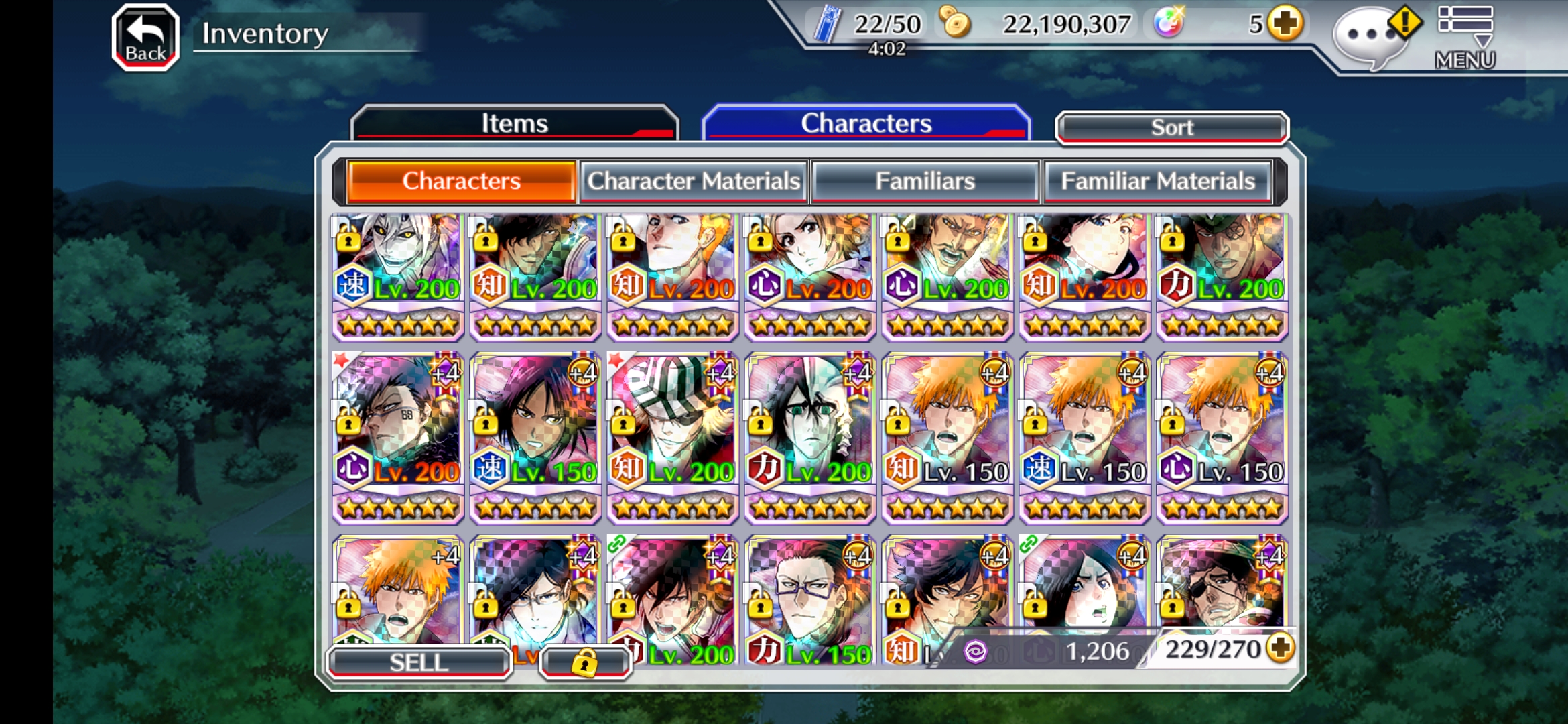Switch to Character Materials sub-tab
Viewport: 1568px width, 724px height.
(694, 181)
